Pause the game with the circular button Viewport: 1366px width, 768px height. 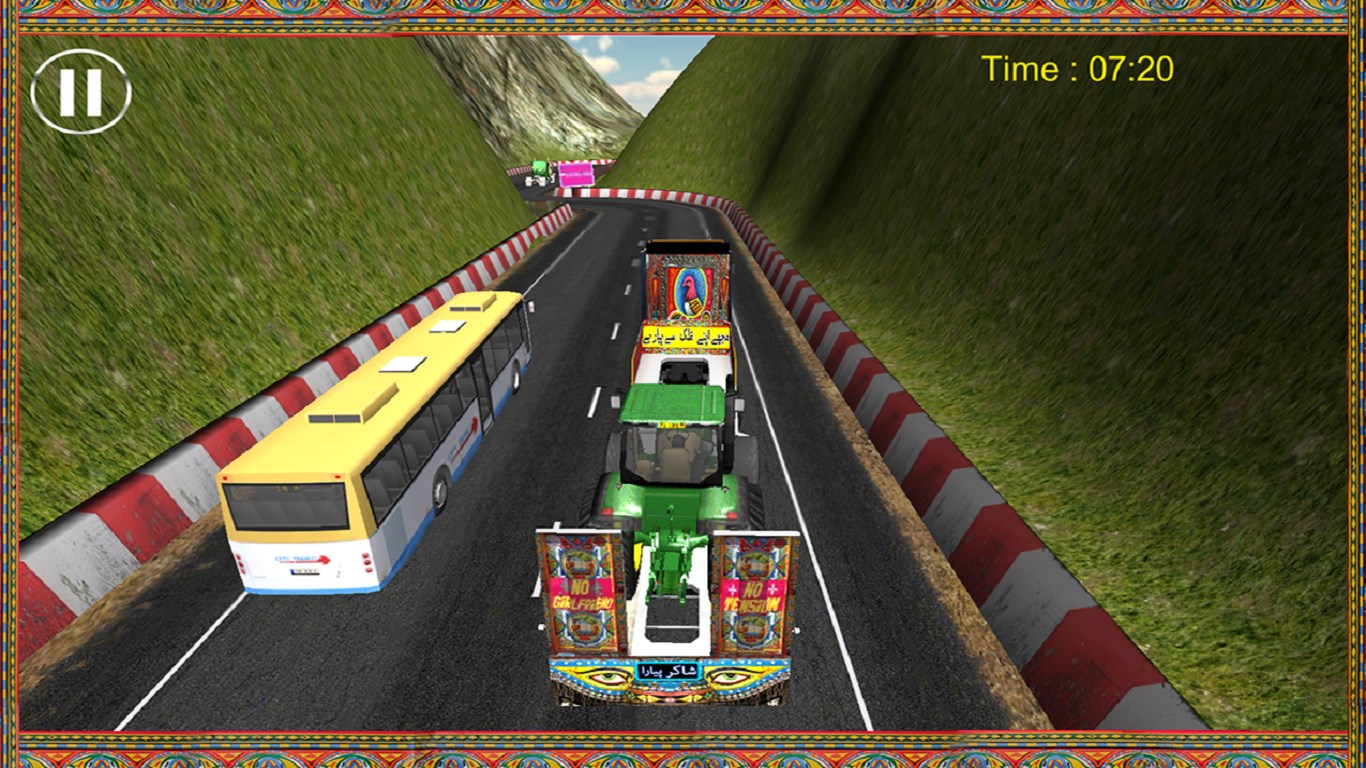coord(80,92)
